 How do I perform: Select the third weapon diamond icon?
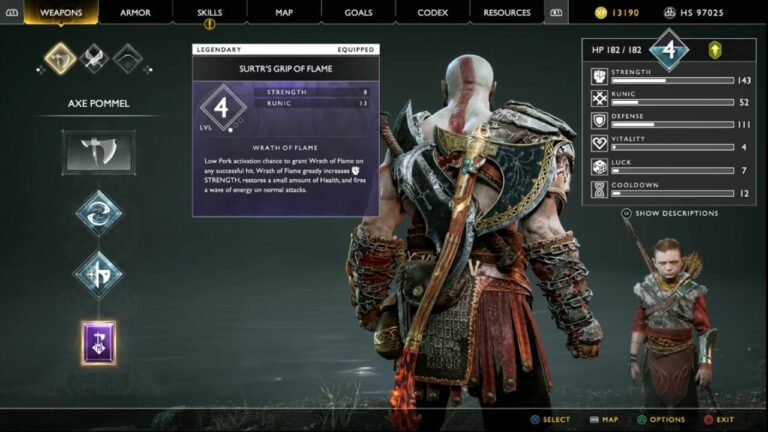point(128,59)
